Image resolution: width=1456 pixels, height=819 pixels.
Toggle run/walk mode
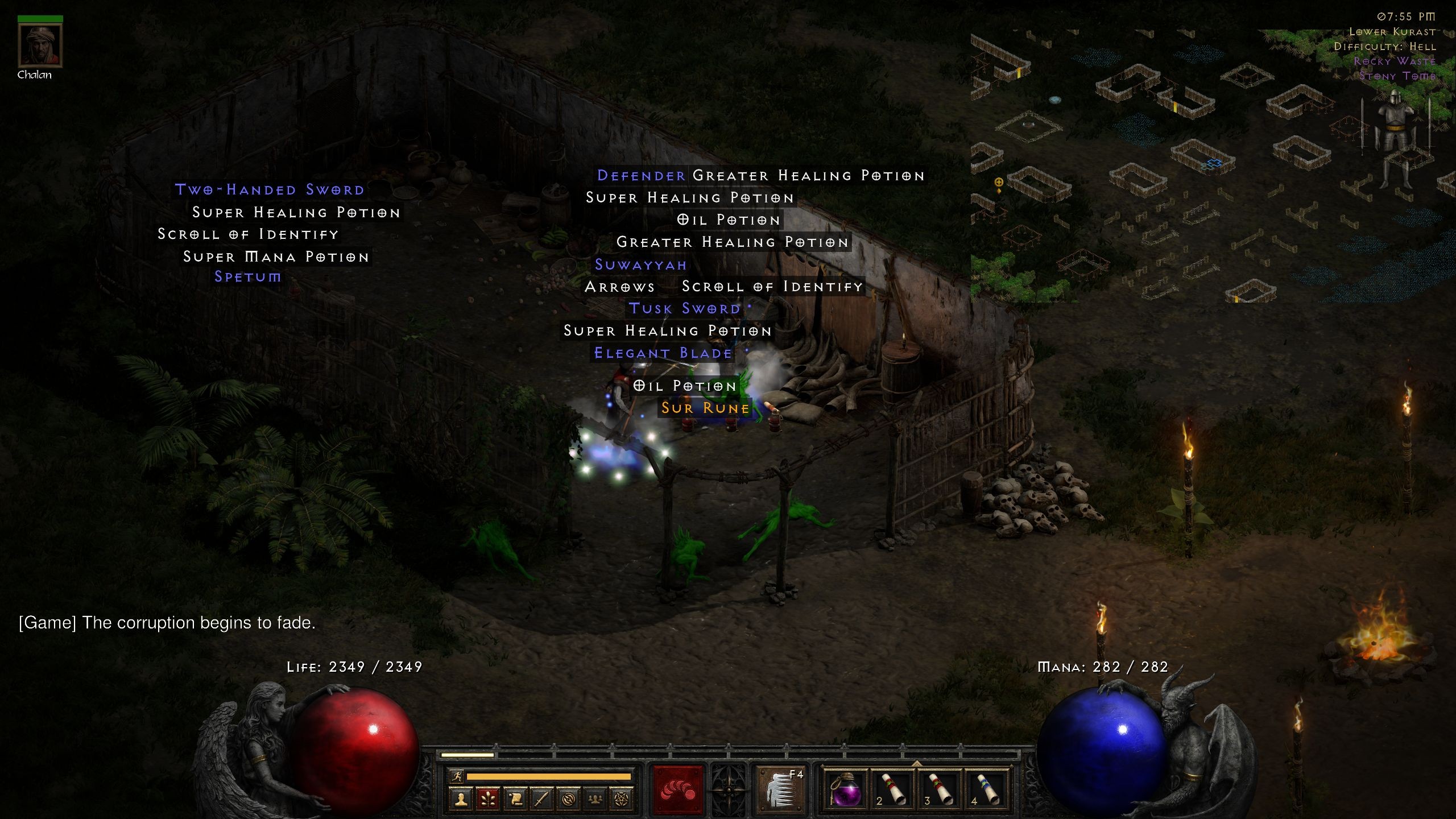coord(457,776)
